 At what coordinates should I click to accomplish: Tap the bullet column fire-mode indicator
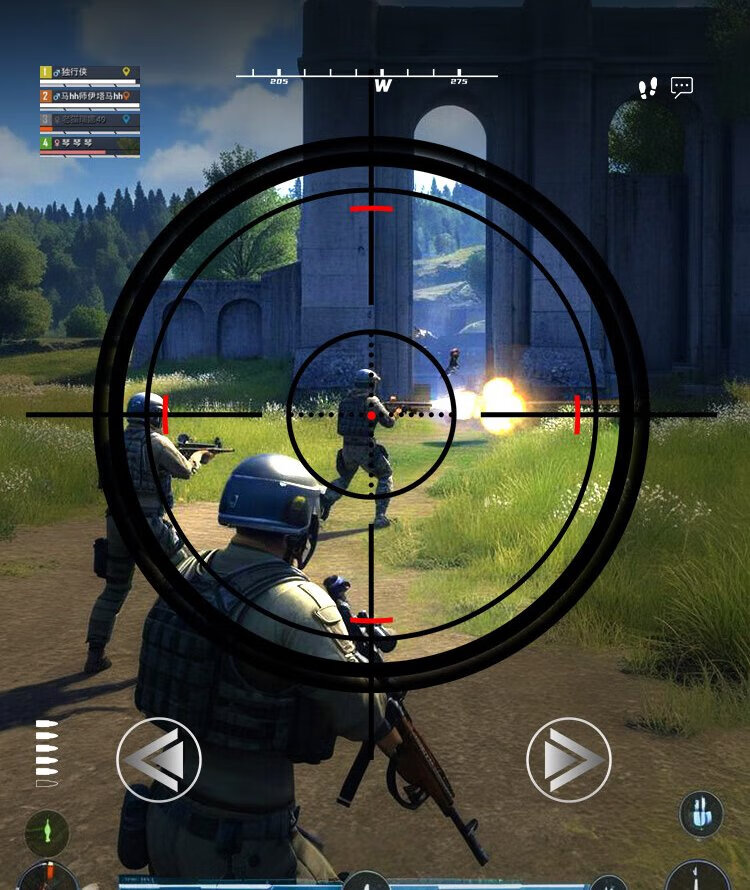(46, 751)
